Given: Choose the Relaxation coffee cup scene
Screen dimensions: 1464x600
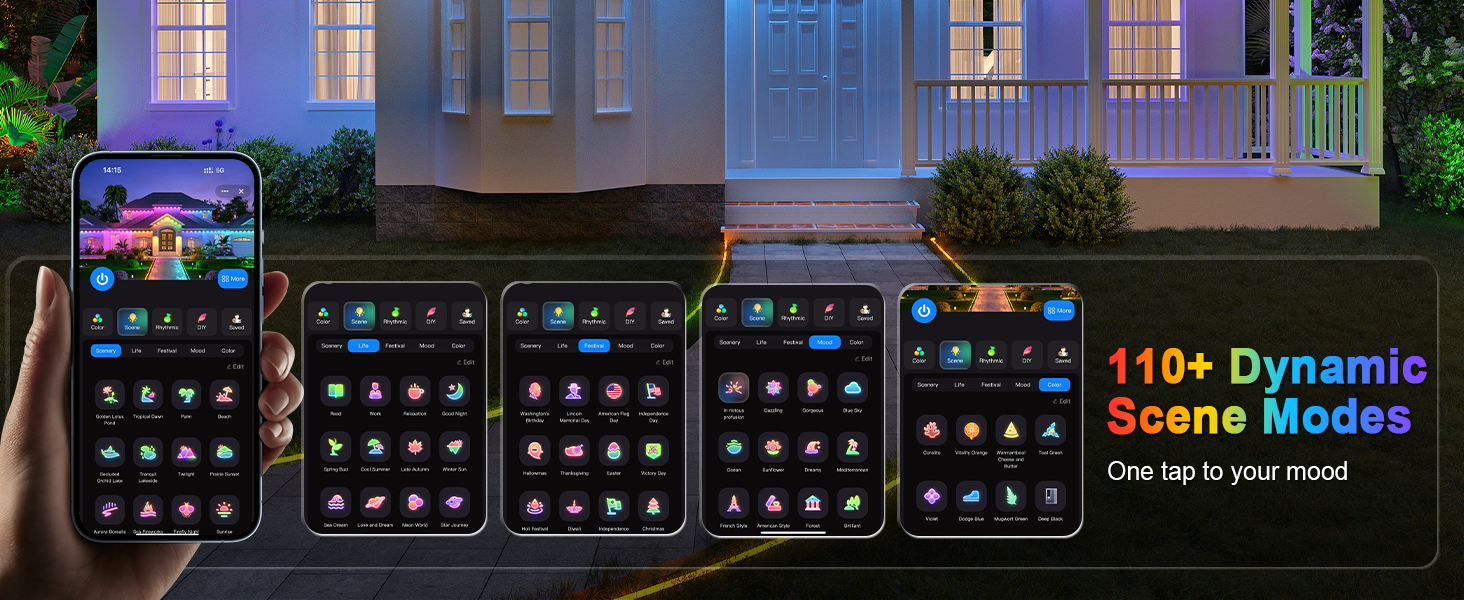Looking at the screenshot, I should click(415, 391).
